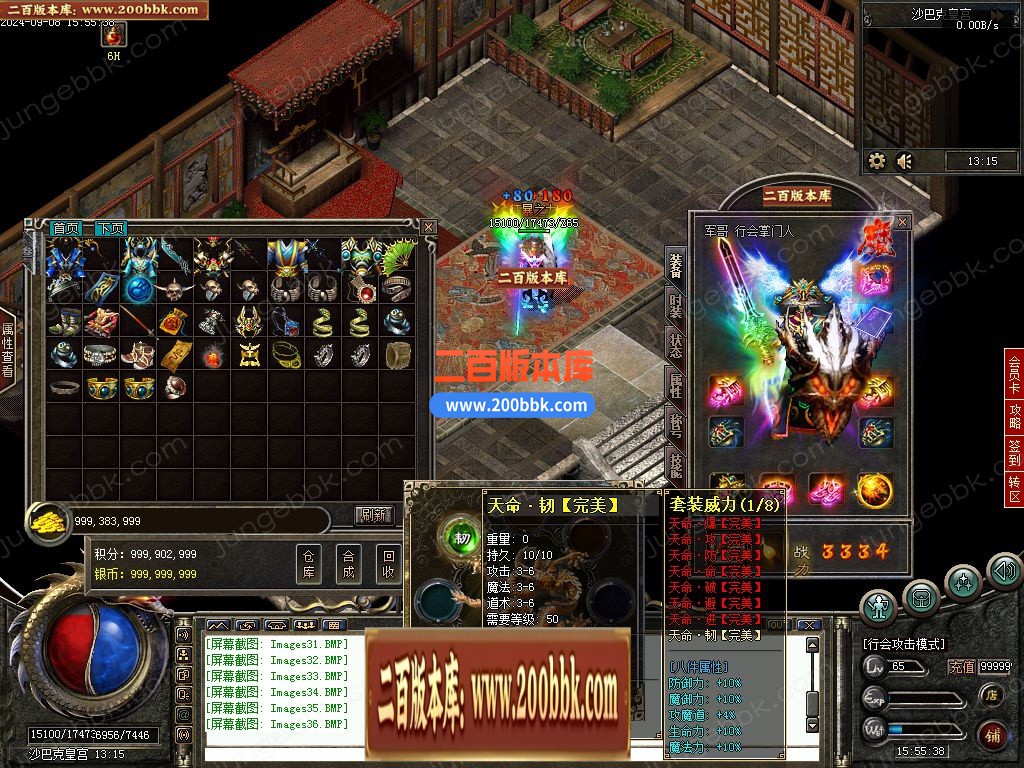This screenshot has width=1024, height=768.
Task: Open the 属性 attributes tab
Action: point(676,383)
